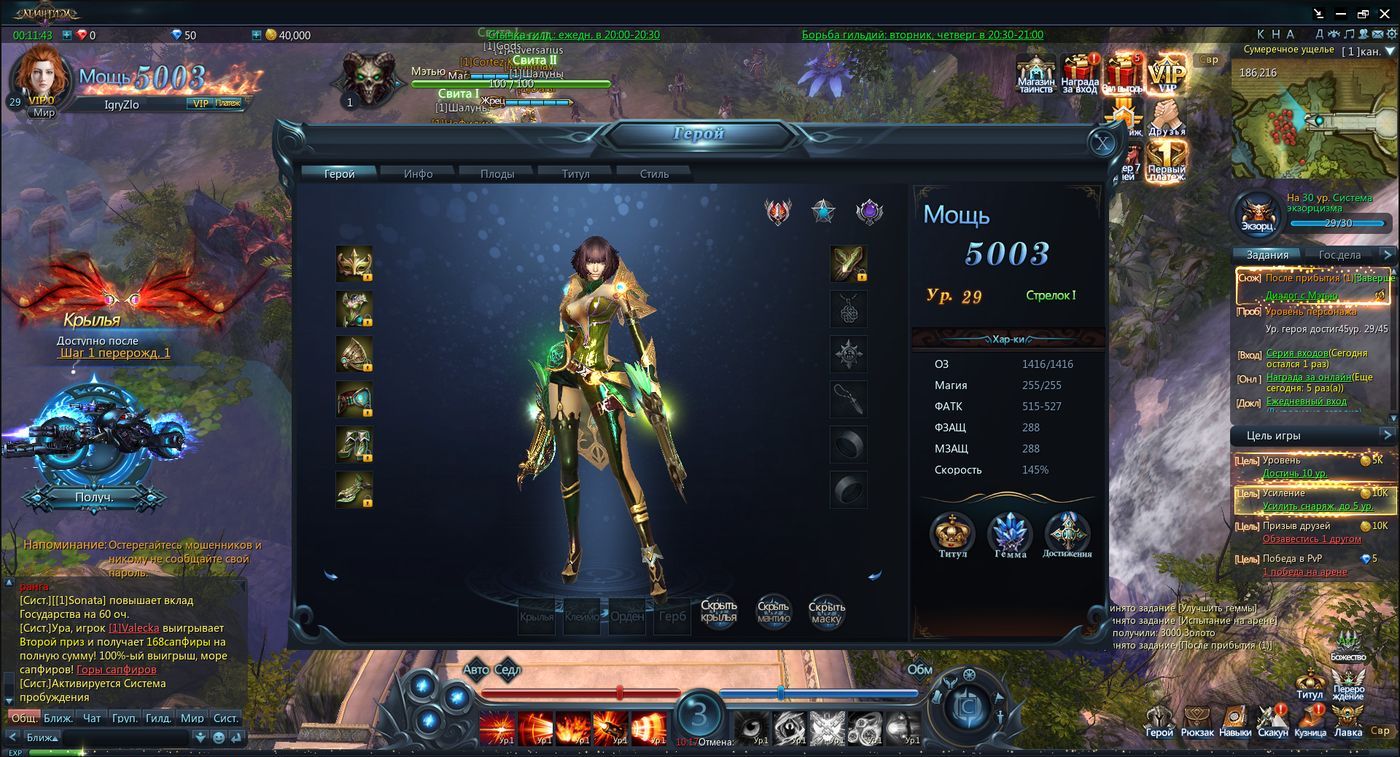This screenshot has height=757, width=1400.
Task: Close the game window
Action: tap(1385, 13)
